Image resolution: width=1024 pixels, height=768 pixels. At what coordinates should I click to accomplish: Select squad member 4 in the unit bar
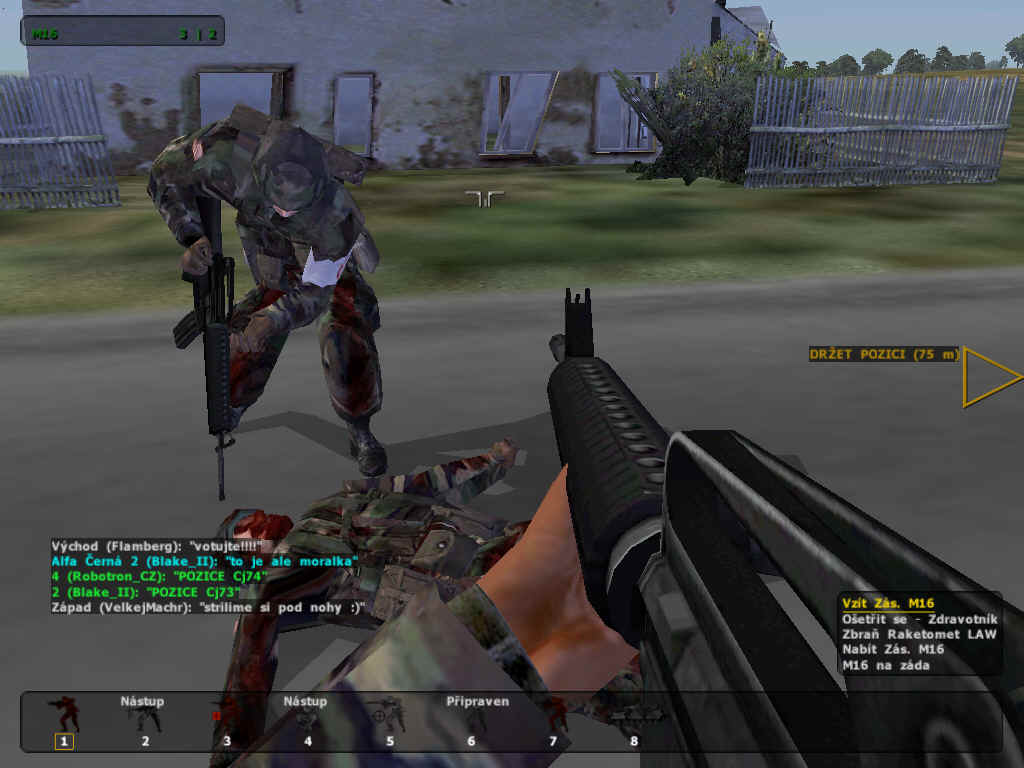tap(307, 720)
